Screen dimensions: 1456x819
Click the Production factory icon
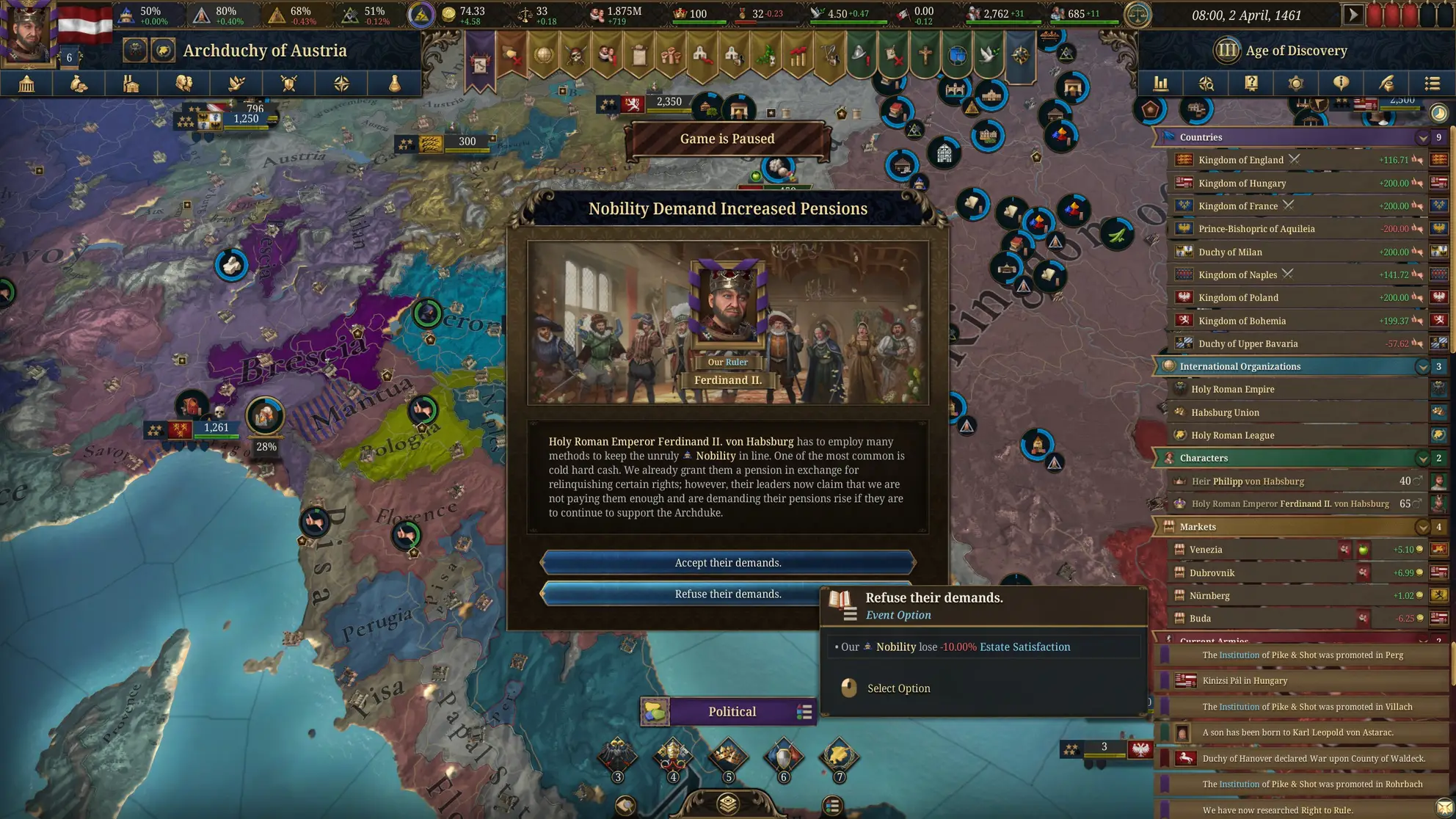tap(131, 84)
